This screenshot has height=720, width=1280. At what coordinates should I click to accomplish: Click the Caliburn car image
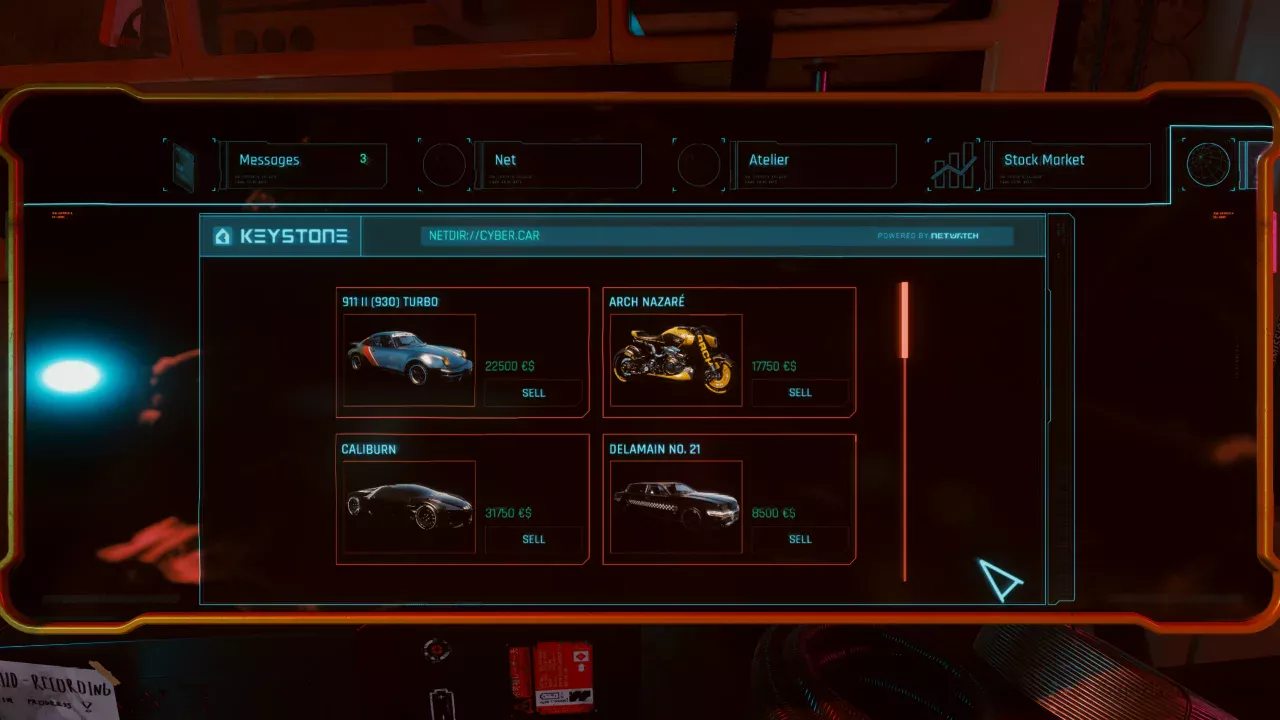[407, 506]
